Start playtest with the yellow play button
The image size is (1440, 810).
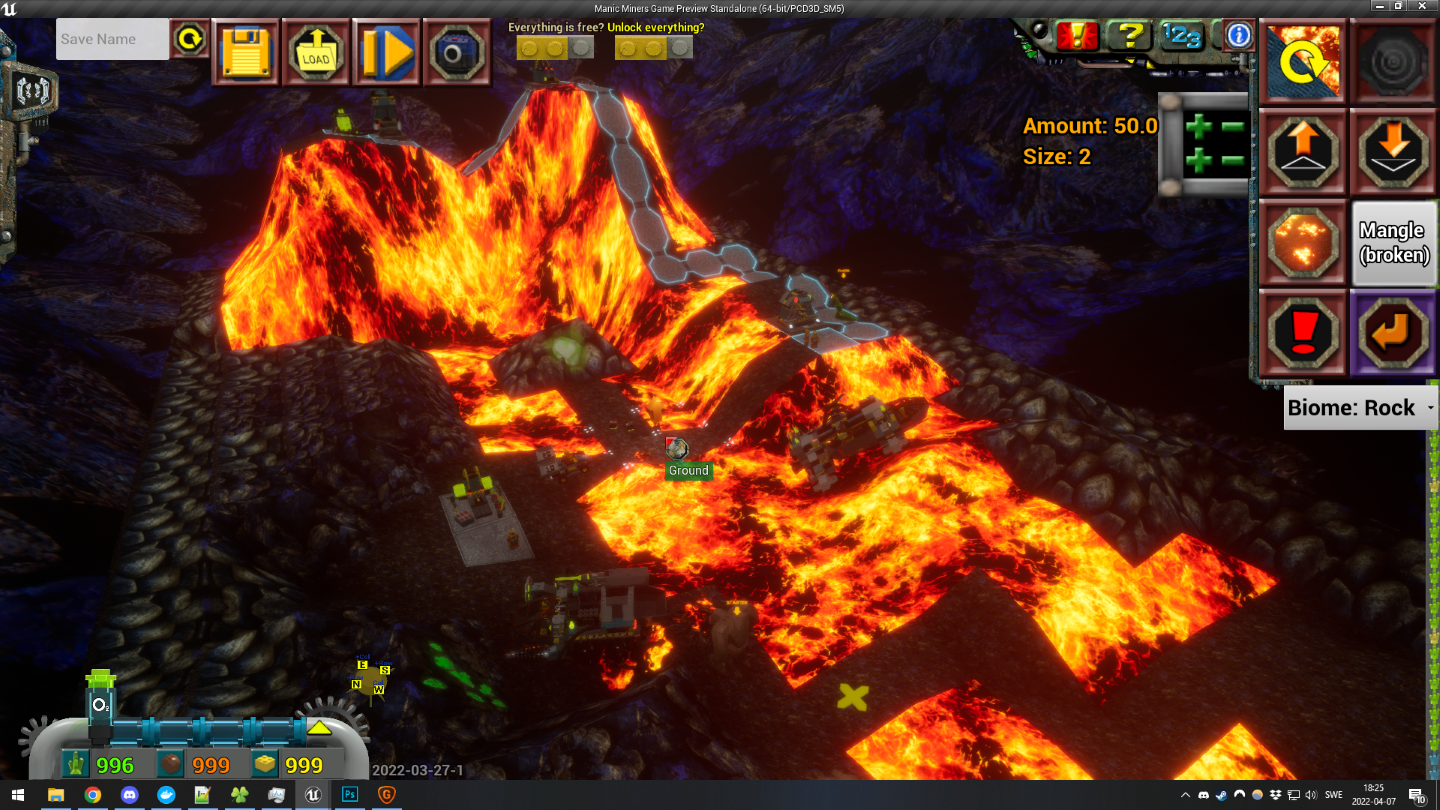click(x=387, y=51)
